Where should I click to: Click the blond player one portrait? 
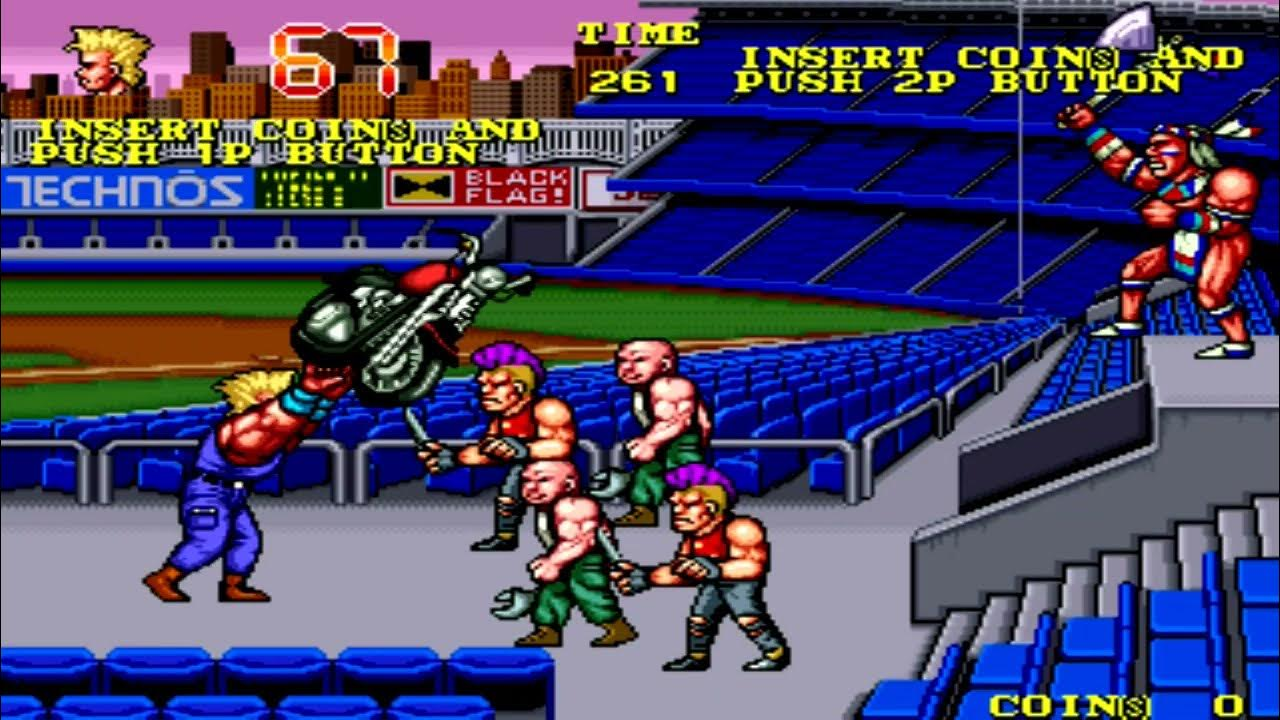click(x=107, y=62)
